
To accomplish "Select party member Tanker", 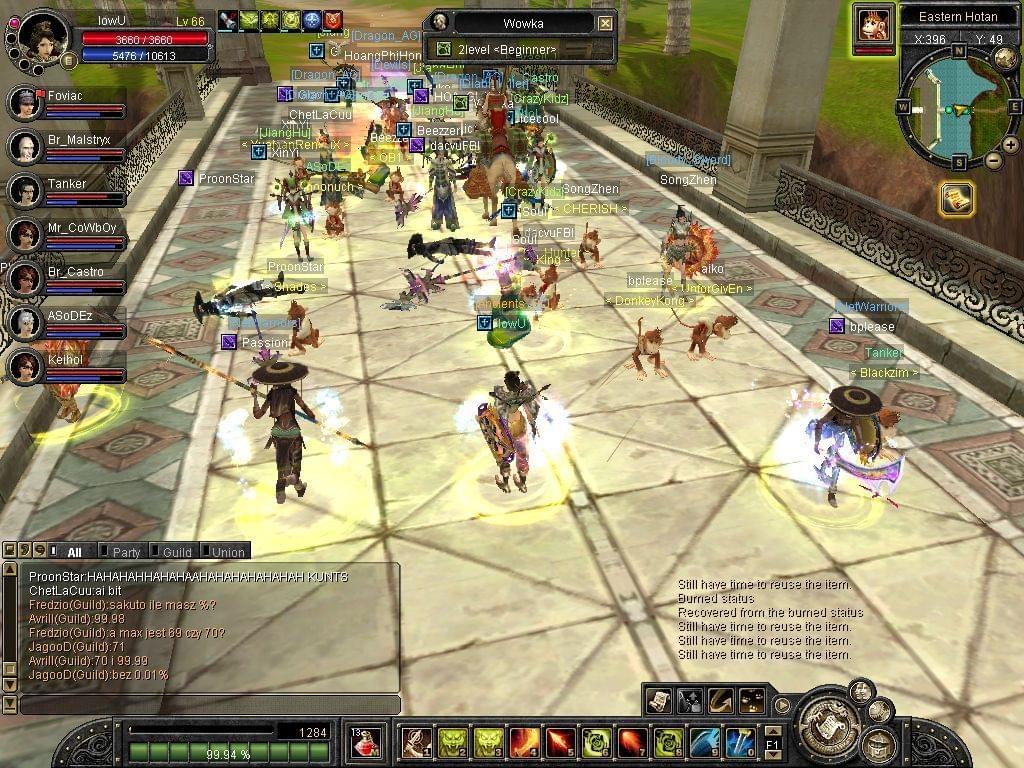I will pyautogui.click(x=67, y=184).
